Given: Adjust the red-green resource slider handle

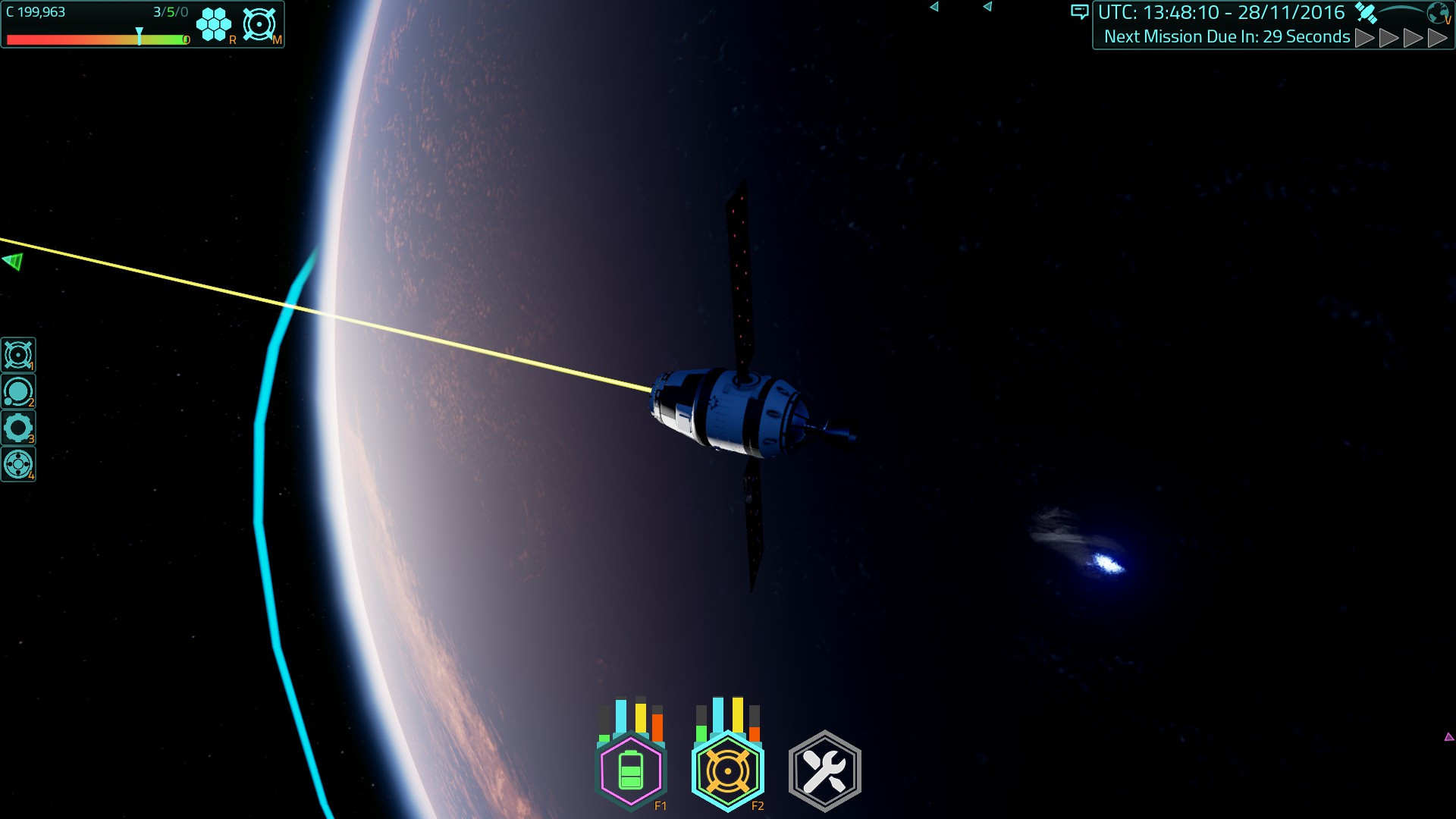Looking at the screenshot, I should click(x=140, y=34).
